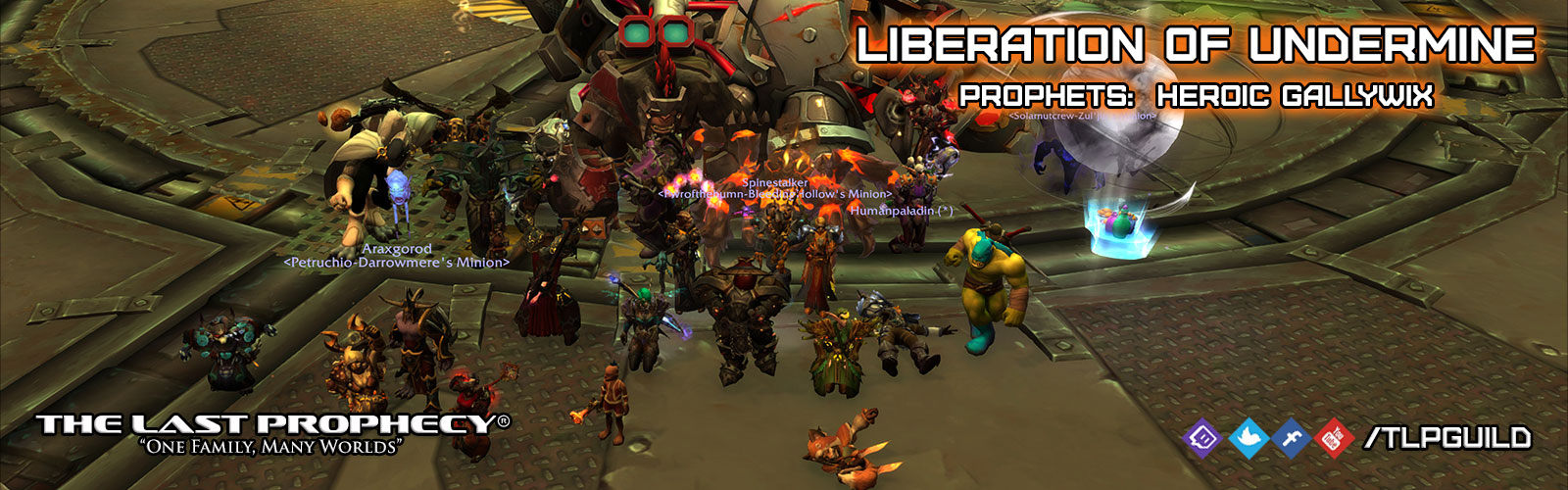Open the purple Twitch icon

1202,436
